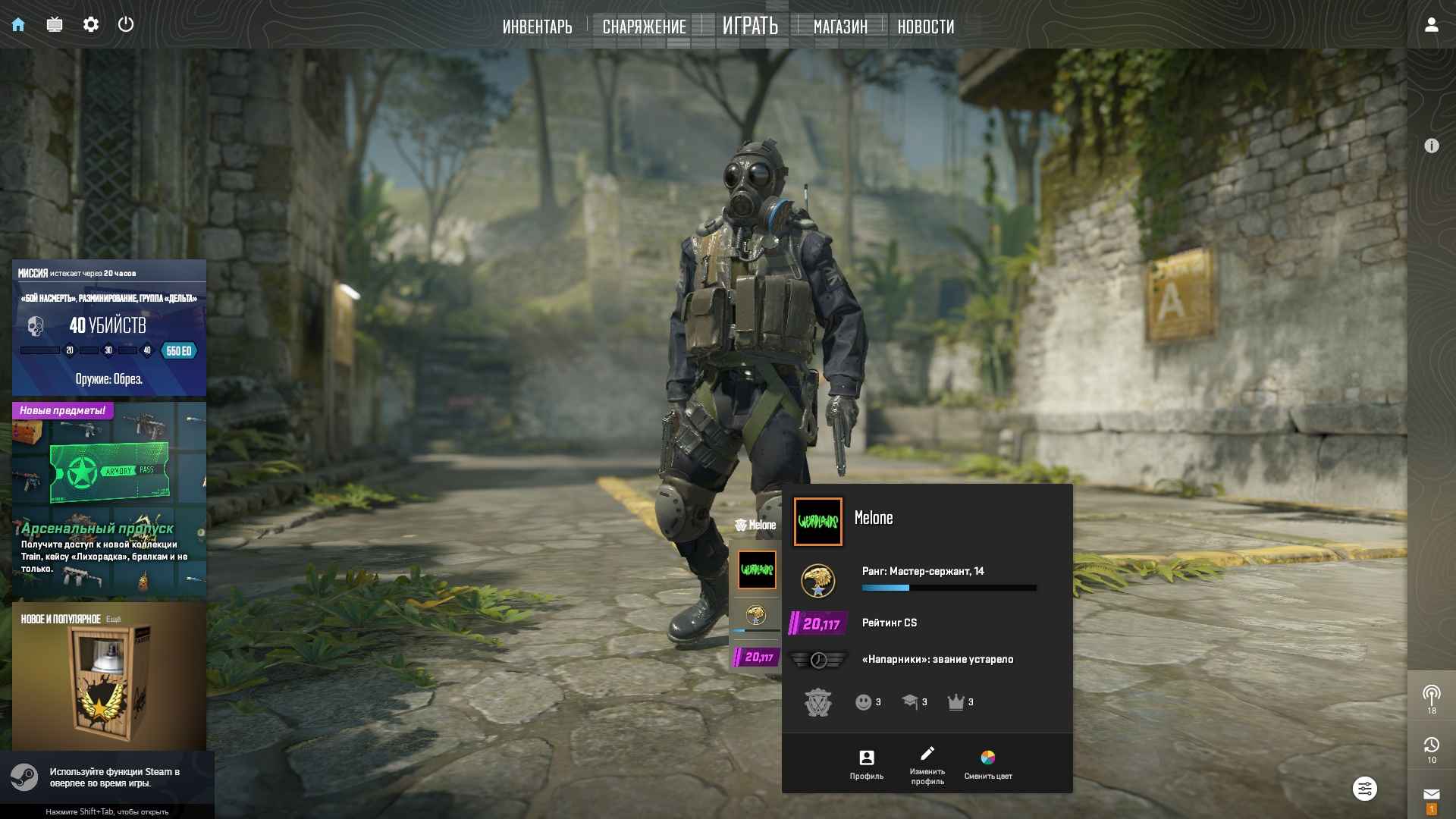
Task: Open the ИНВЕНТАРЬ tab
Action: 537,27
